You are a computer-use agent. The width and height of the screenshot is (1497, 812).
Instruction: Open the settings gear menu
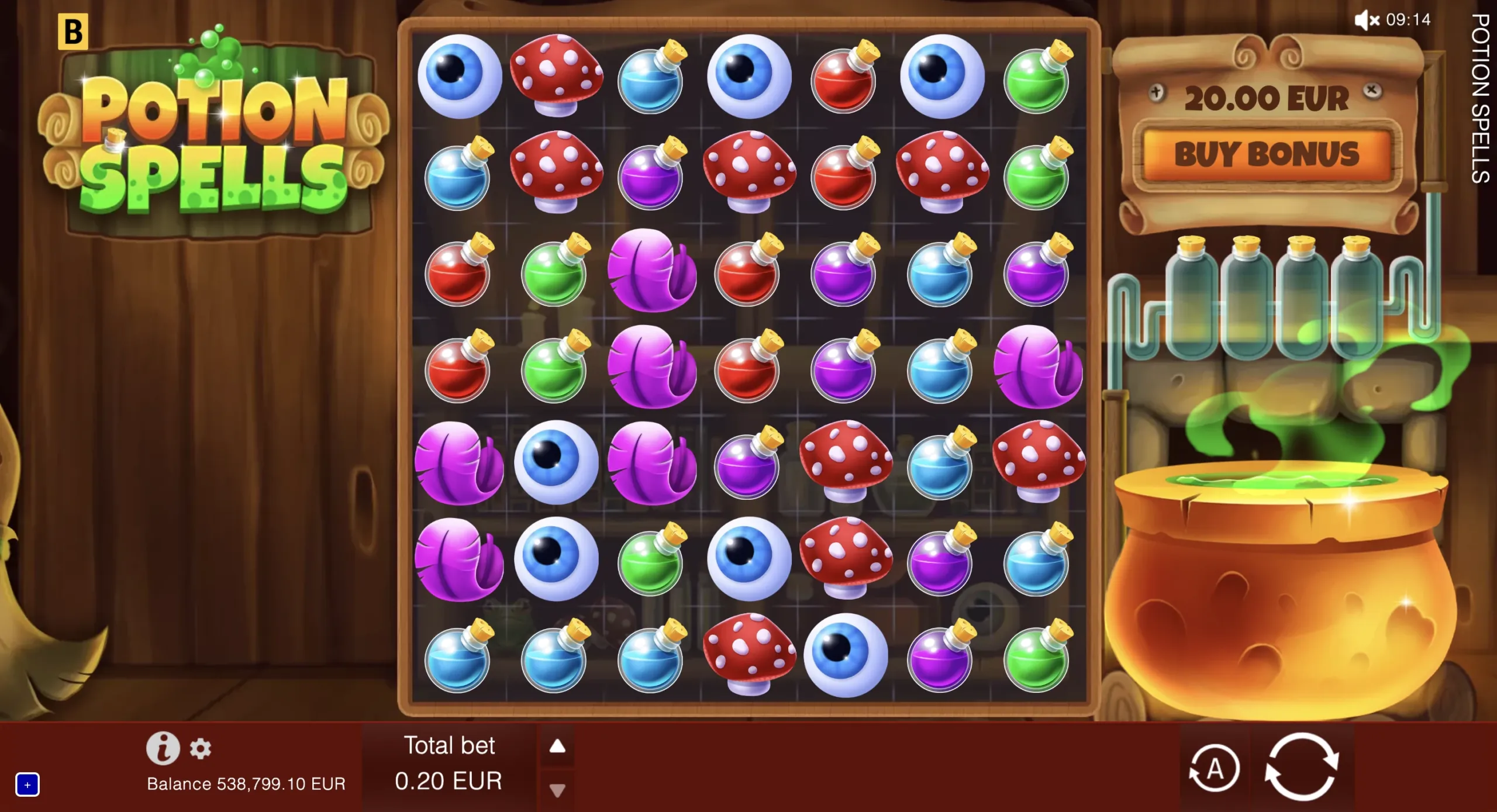(x=201, y=748)
